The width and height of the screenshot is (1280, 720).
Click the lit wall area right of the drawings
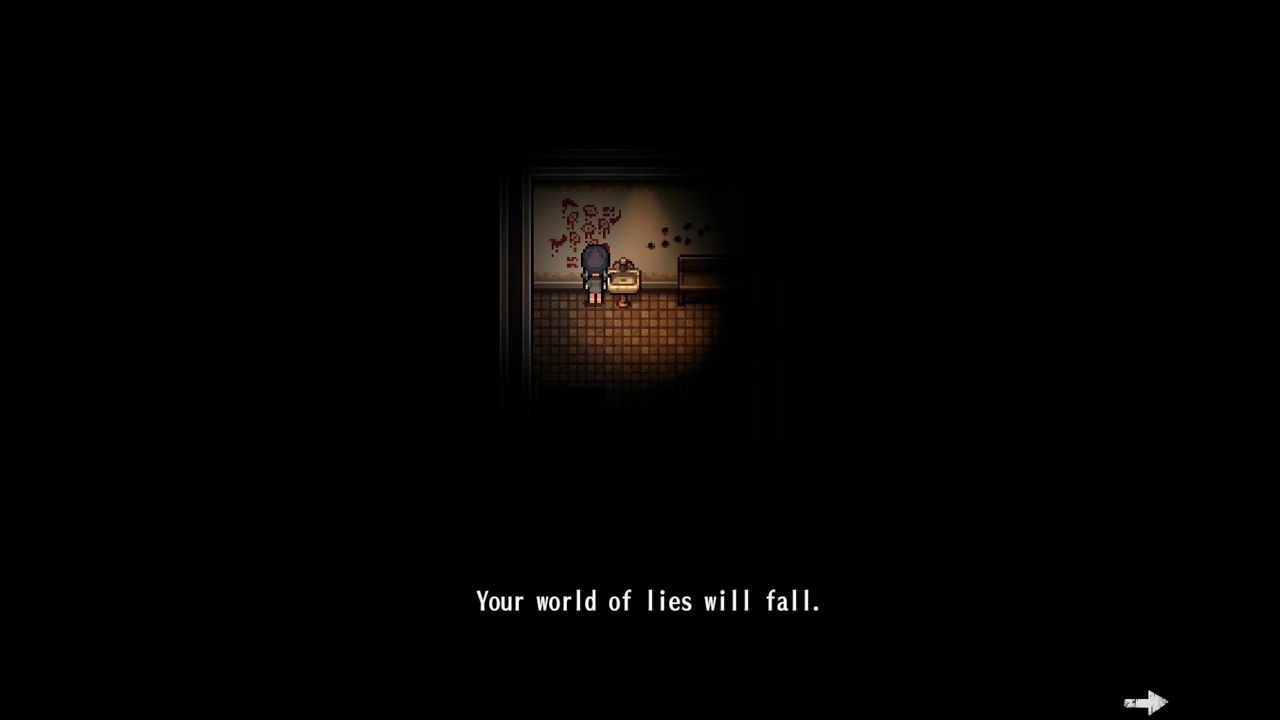click(x=640, y=214)
